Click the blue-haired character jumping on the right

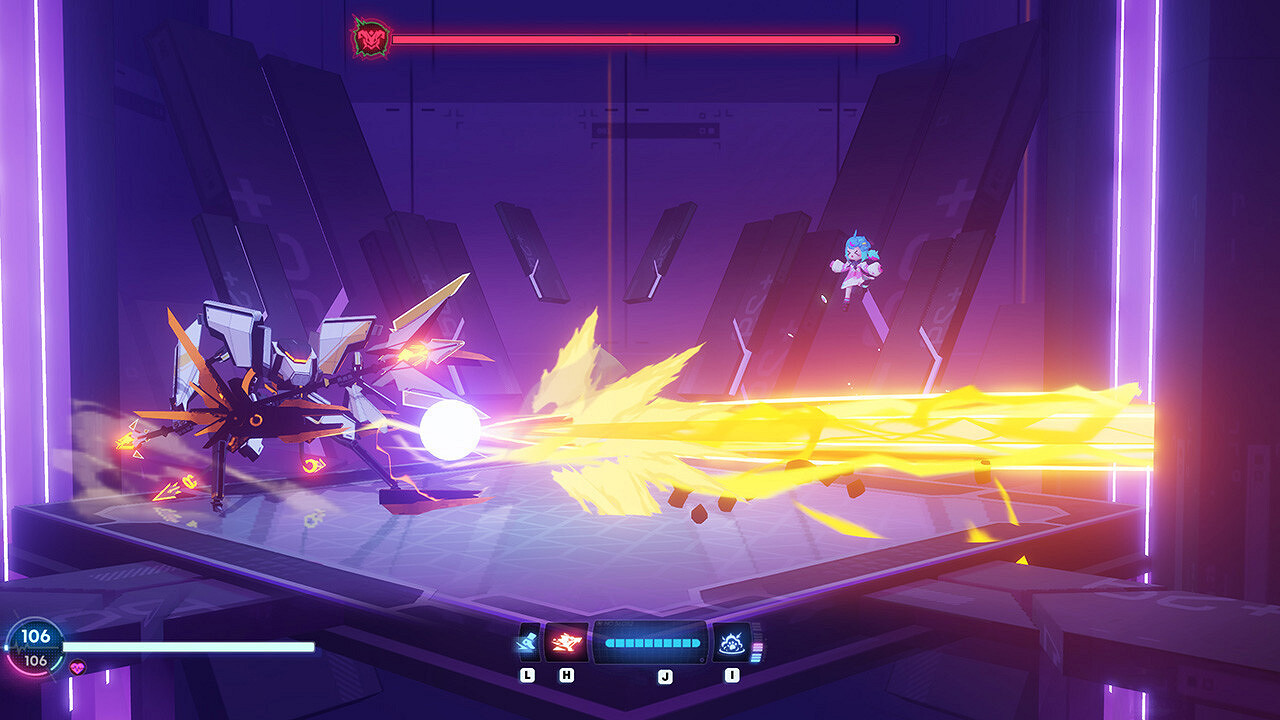857,265
